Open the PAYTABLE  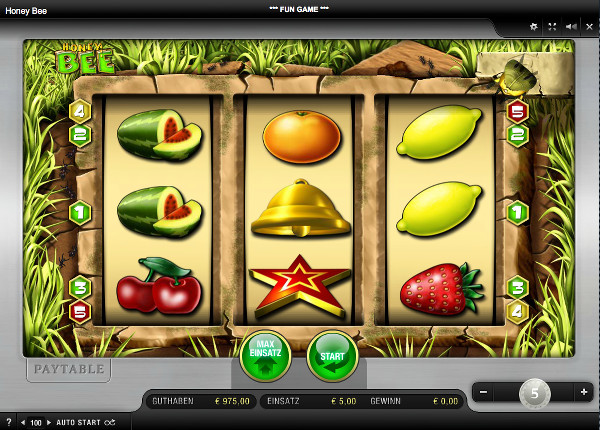click(67, 369)
